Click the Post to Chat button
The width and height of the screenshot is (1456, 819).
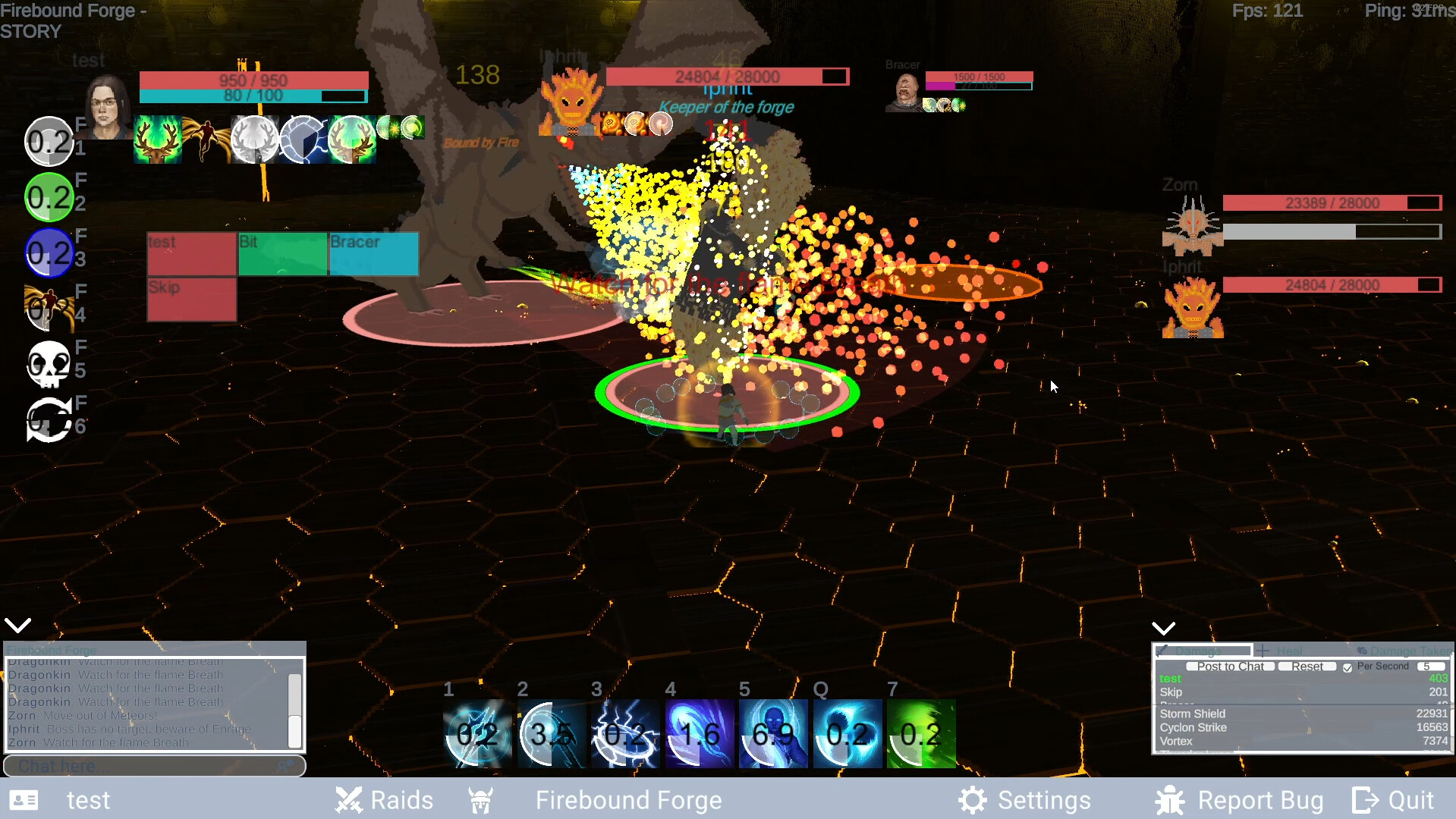[1230, 667]
